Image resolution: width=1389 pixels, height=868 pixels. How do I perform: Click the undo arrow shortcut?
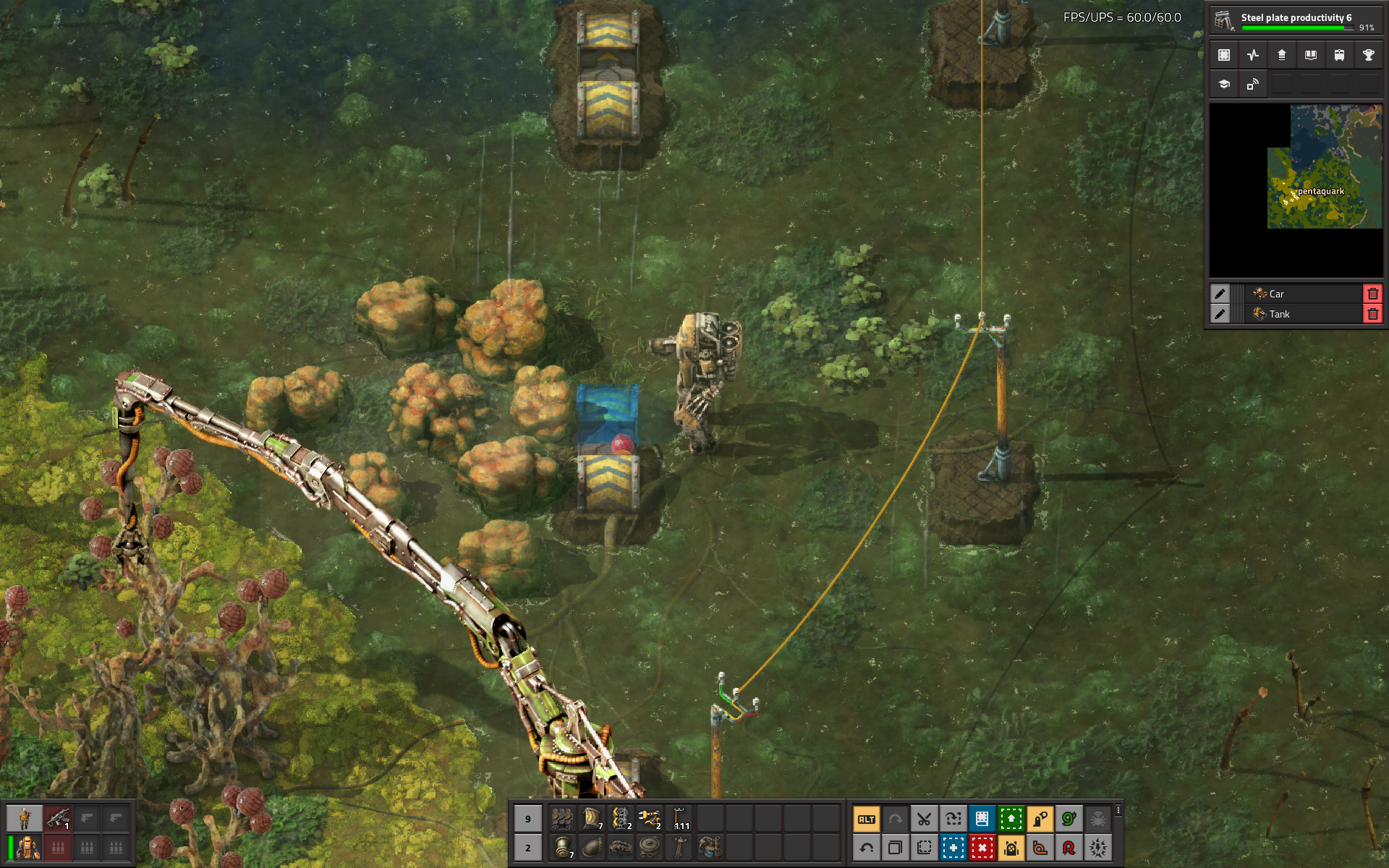[866, 847]
